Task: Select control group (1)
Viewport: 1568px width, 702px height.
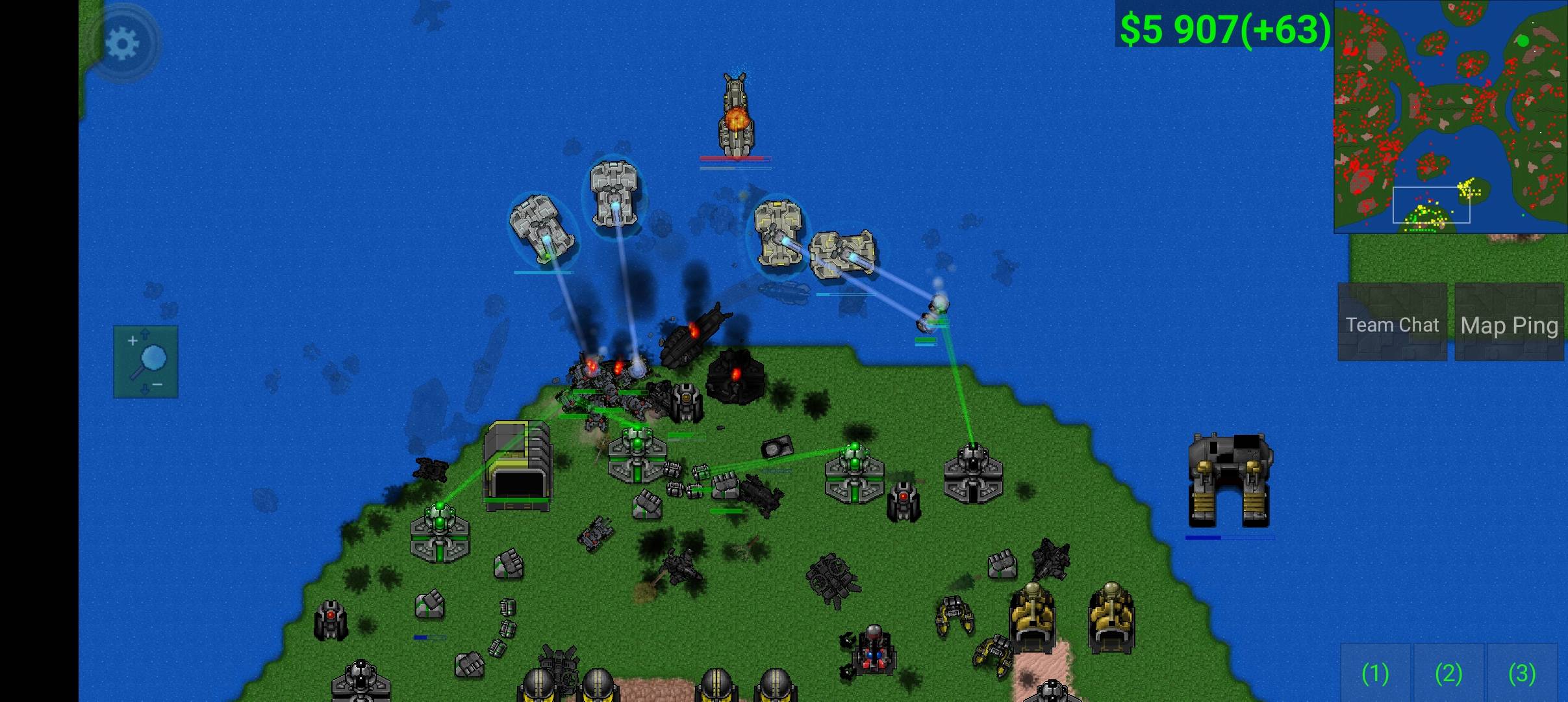Action: (x=1375, y=673)
